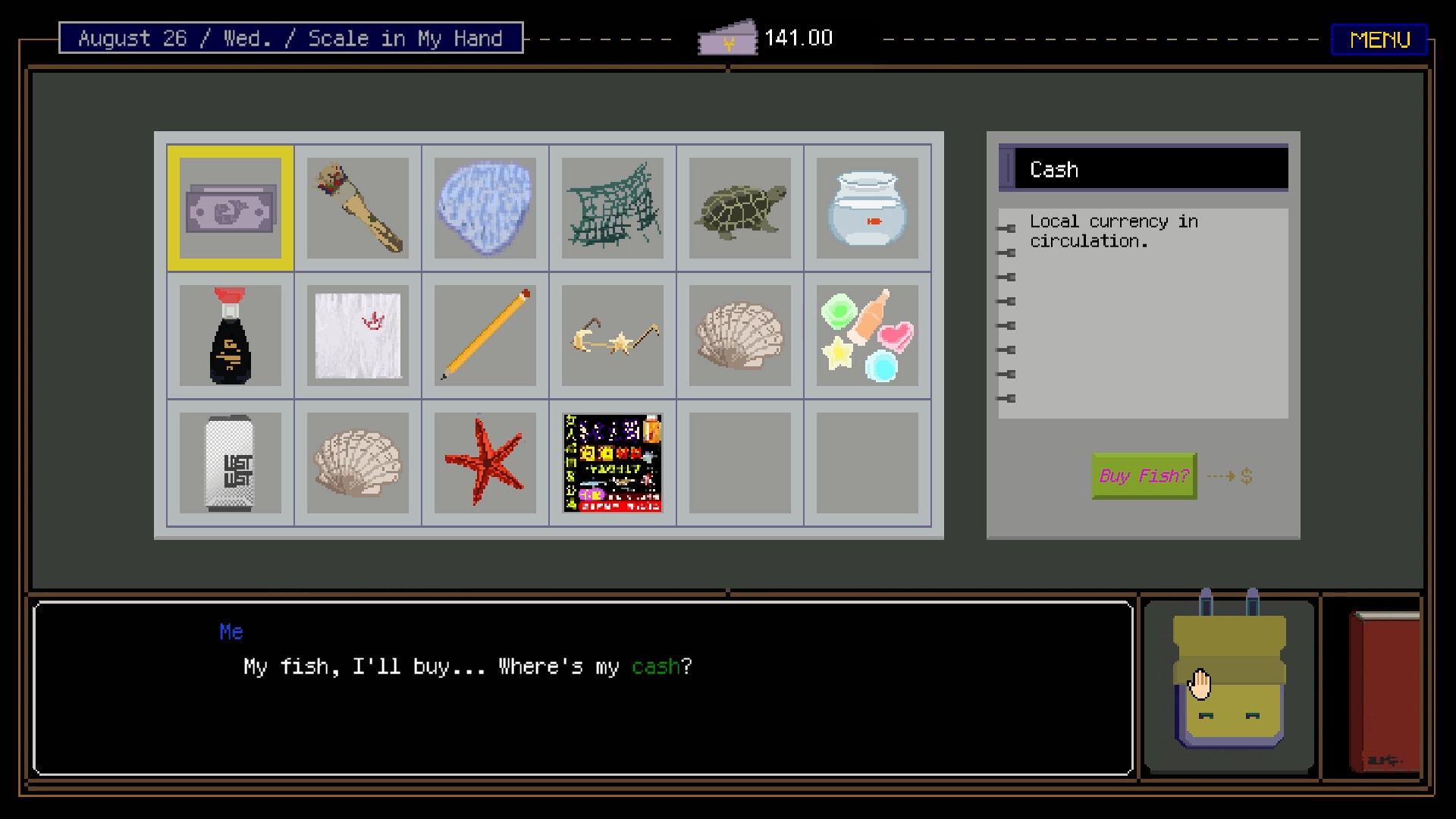Select the colorful flyer in the inventory
The width and height of the screenshot is (1456, 819).
click(x=612, y=462)
